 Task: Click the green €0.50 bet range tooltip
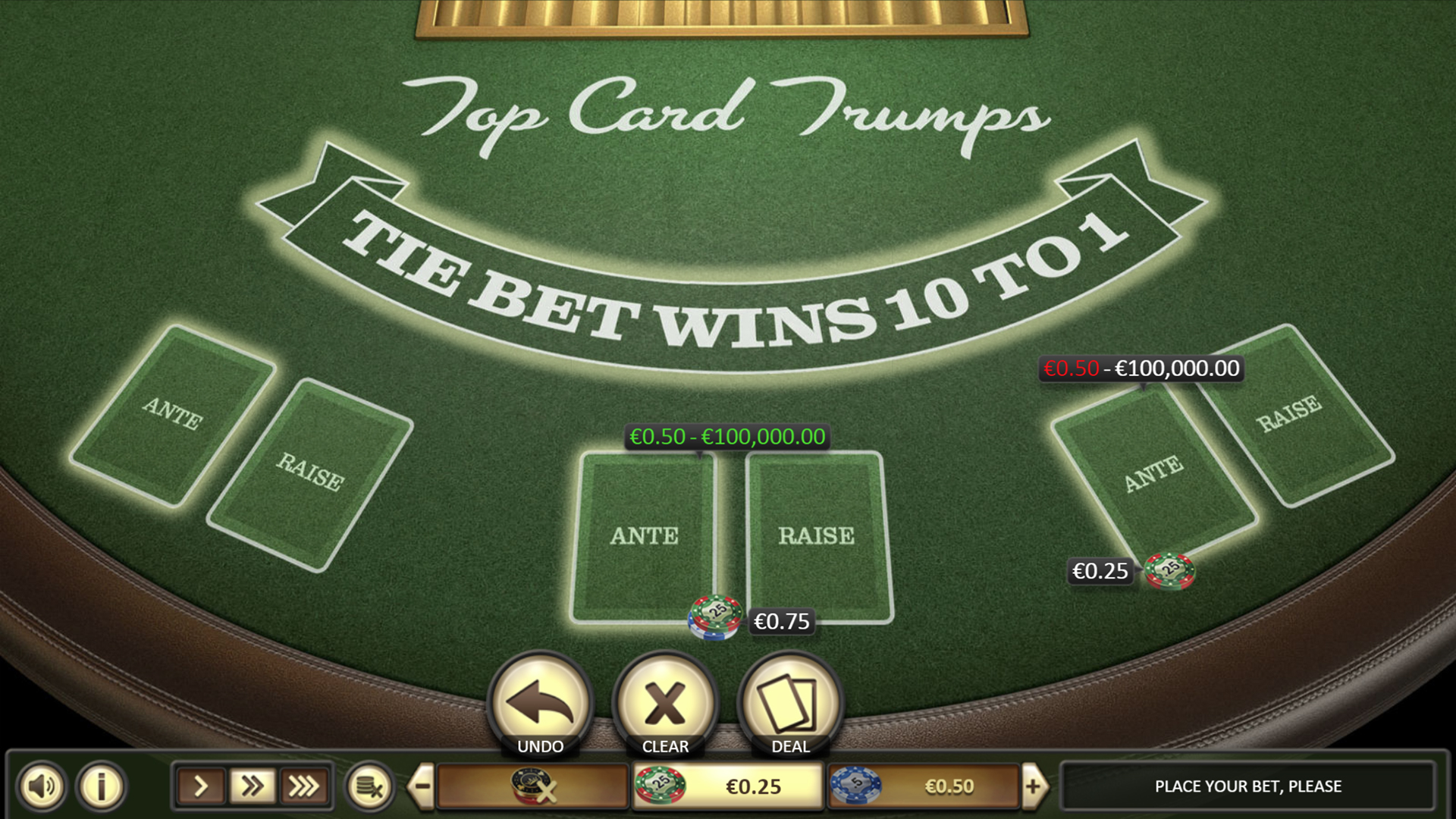click(x=726, y=438)
